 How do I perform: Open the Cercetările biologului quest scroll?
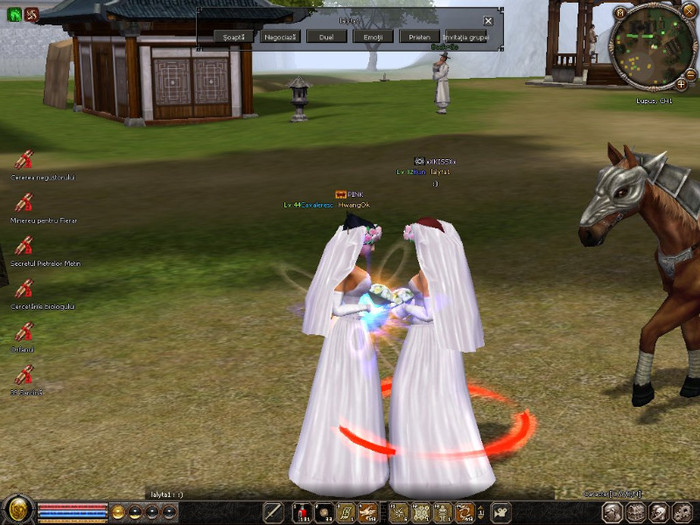pos(24,289)
